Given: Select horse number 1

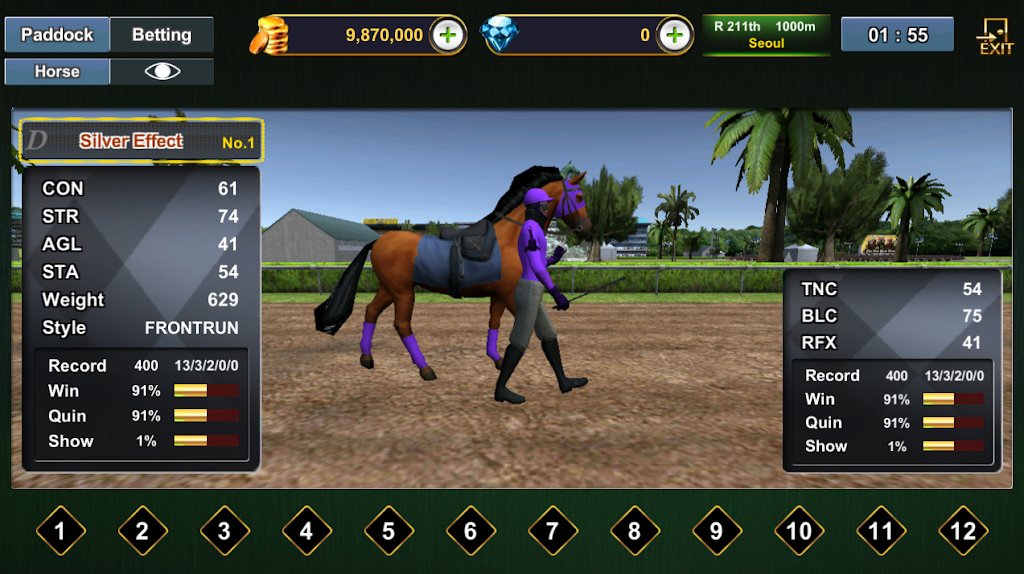Looking at the screenshot, I should point(60,531).
